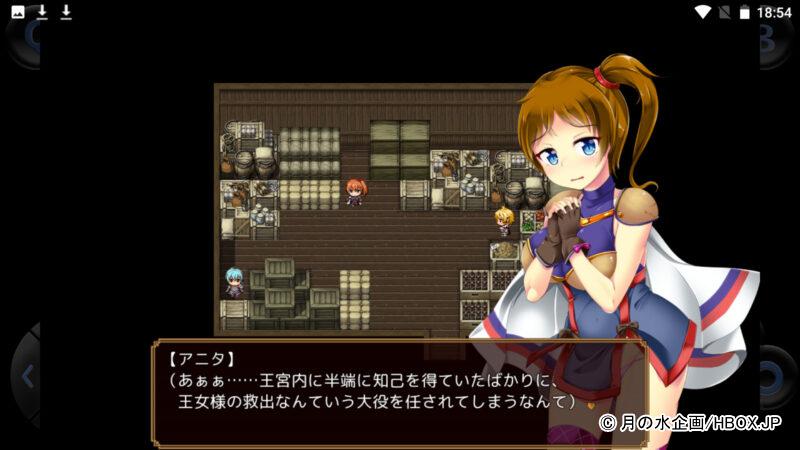Viewport: 800px width, 450px height.
Task: Open the image notification in status bar
Action: [x=18, y=13]
